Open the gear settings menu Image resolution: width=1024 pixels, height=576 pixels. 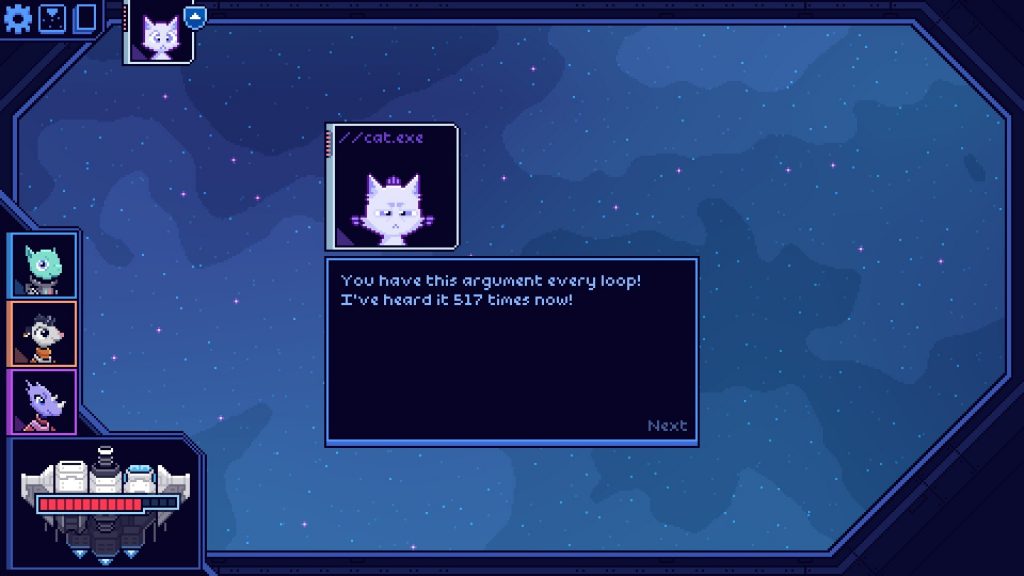point(18,18)
